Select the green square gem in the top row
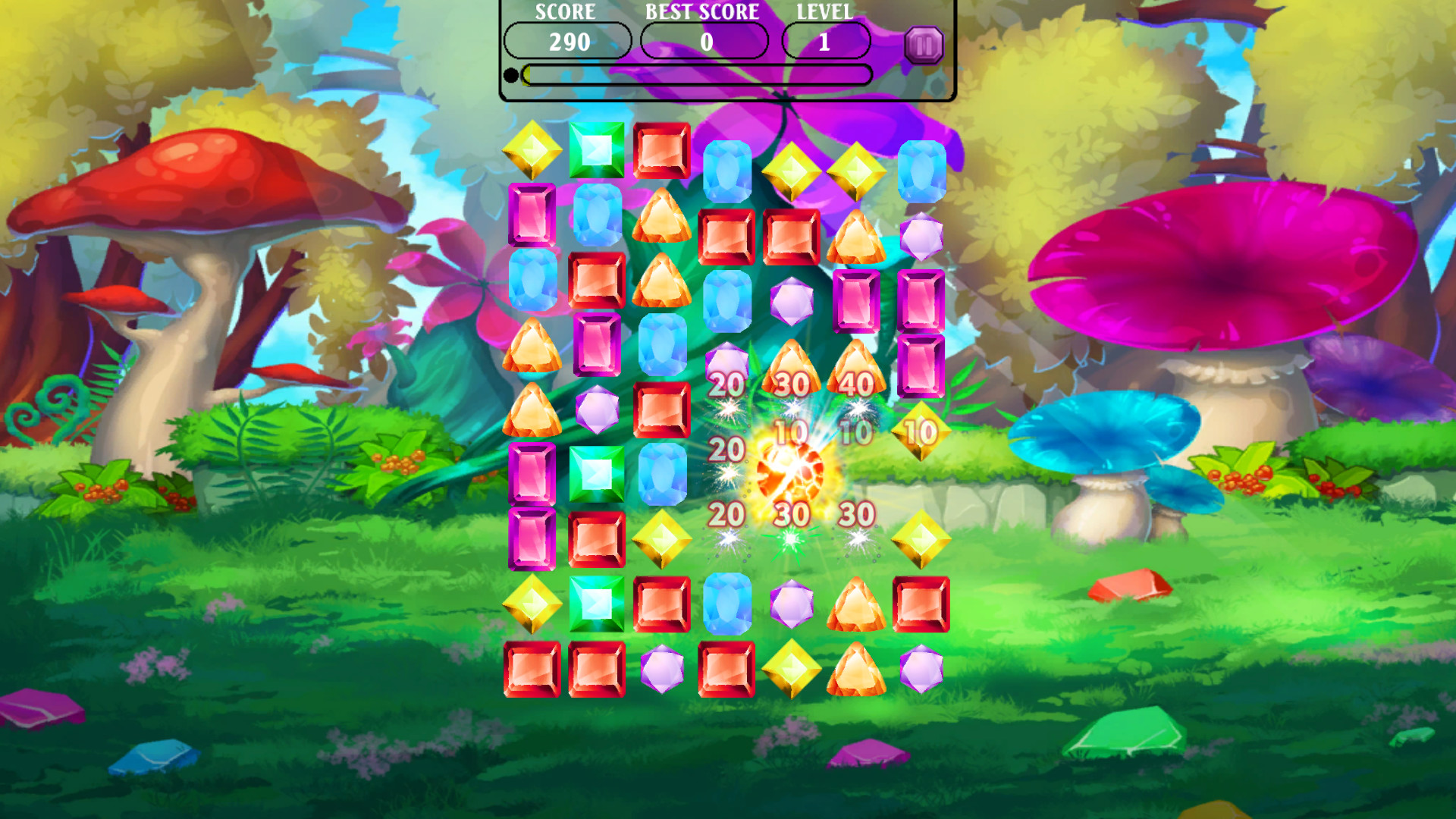 pyautogui.click(x=596, y=150)
